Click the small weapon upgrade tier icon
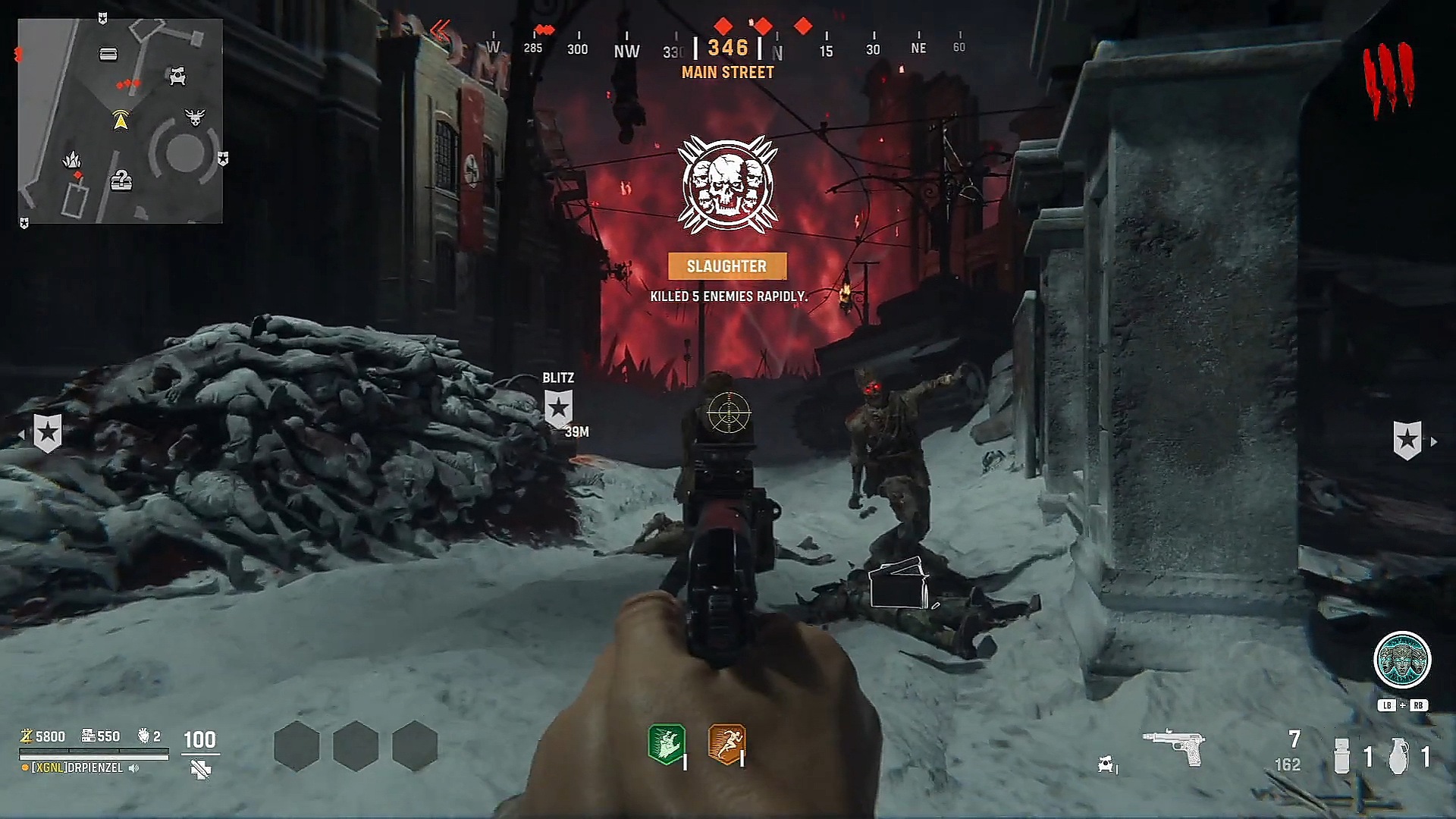The height and width of the screenshot is (819, 1456). 1106,765
